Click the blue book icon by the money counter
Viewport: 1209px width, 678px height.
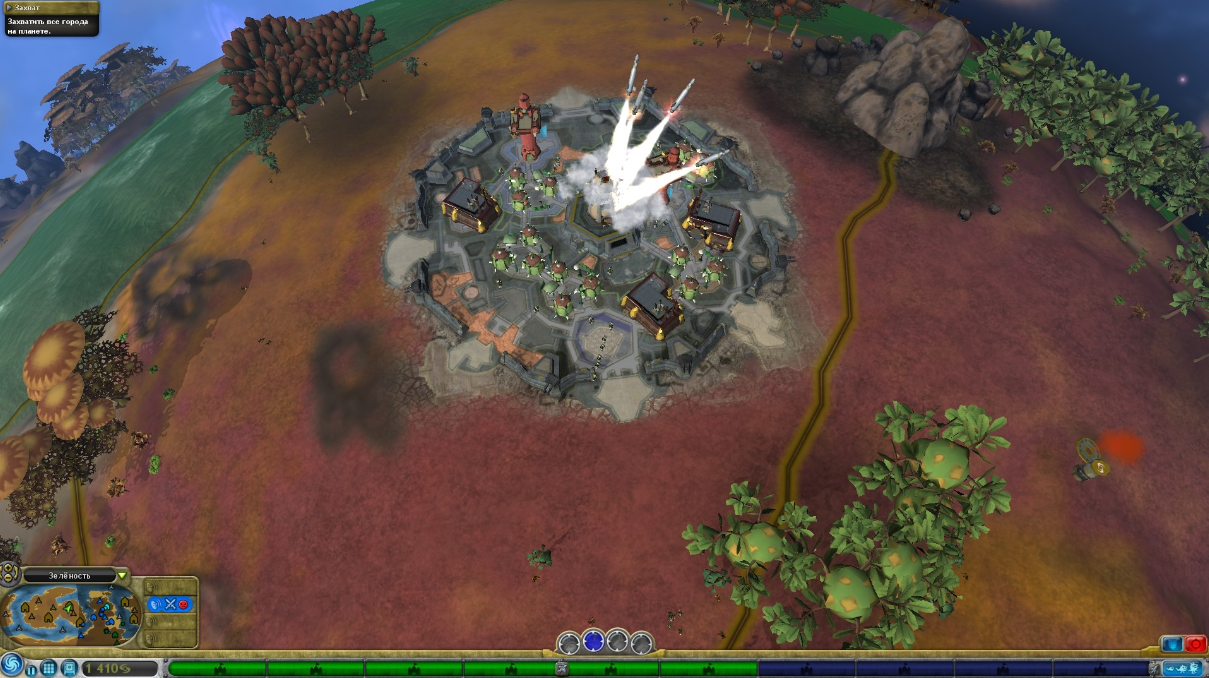[69, 668]
